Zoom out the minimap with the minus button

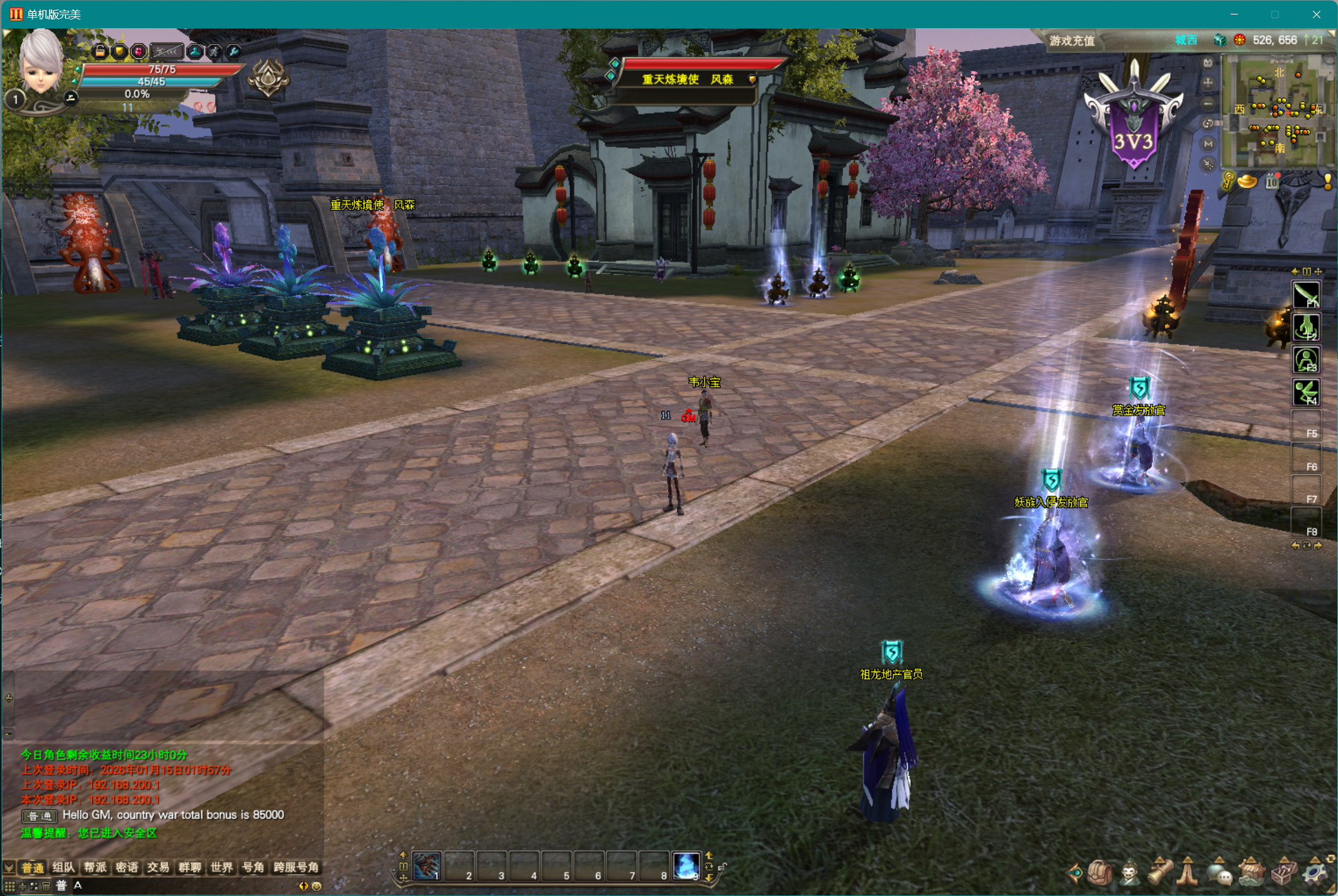click(1208, 104)
